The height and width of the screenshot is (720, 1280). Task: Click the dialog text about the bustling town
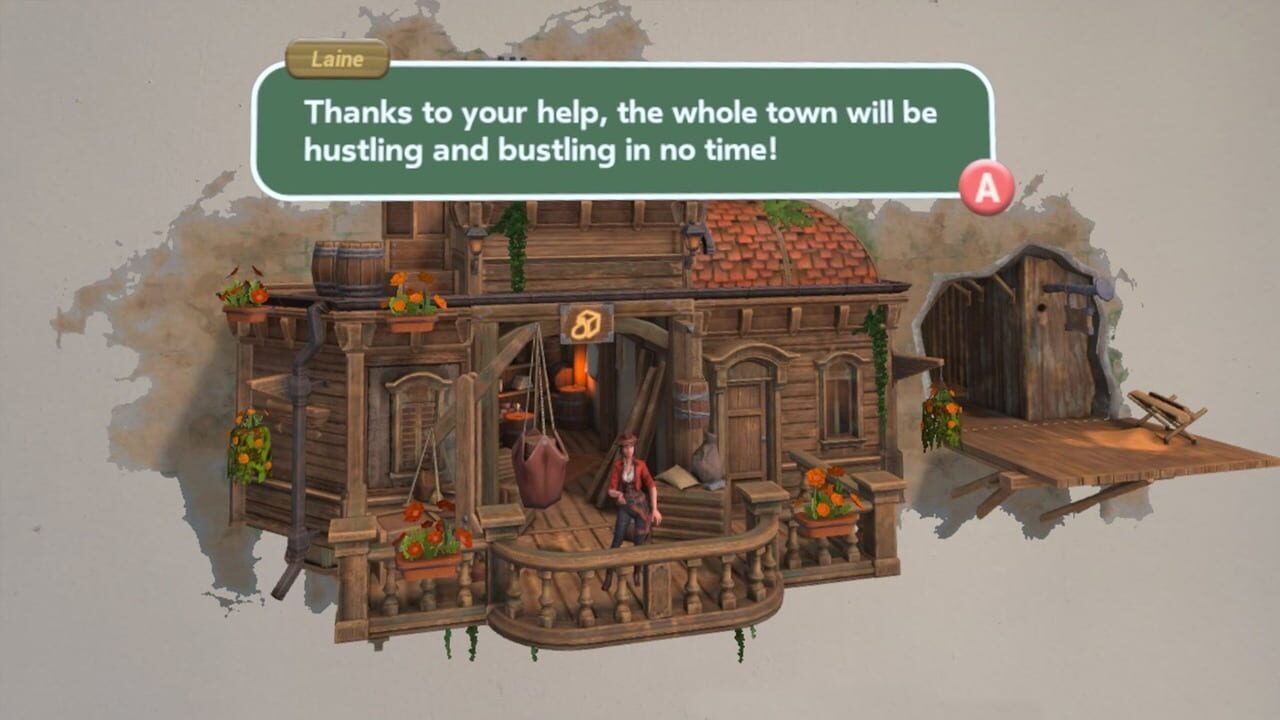tap(630, 125)
